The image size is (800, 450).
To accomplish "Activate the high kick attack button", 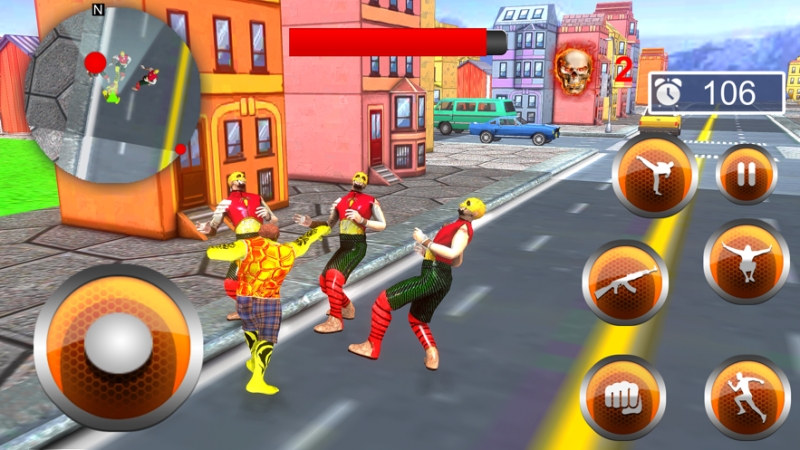I will point(655,175).
